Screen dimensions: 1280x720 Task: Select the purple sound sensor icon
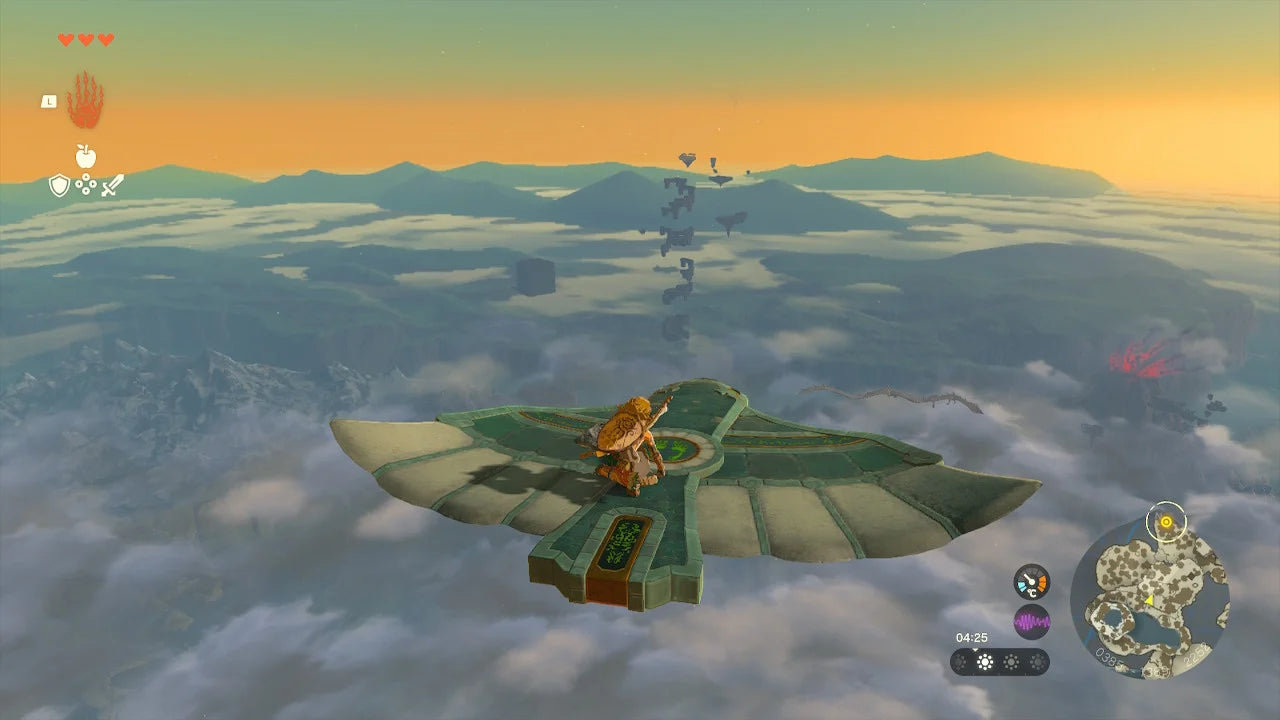pyautogui.click(x=1031, y=622)
